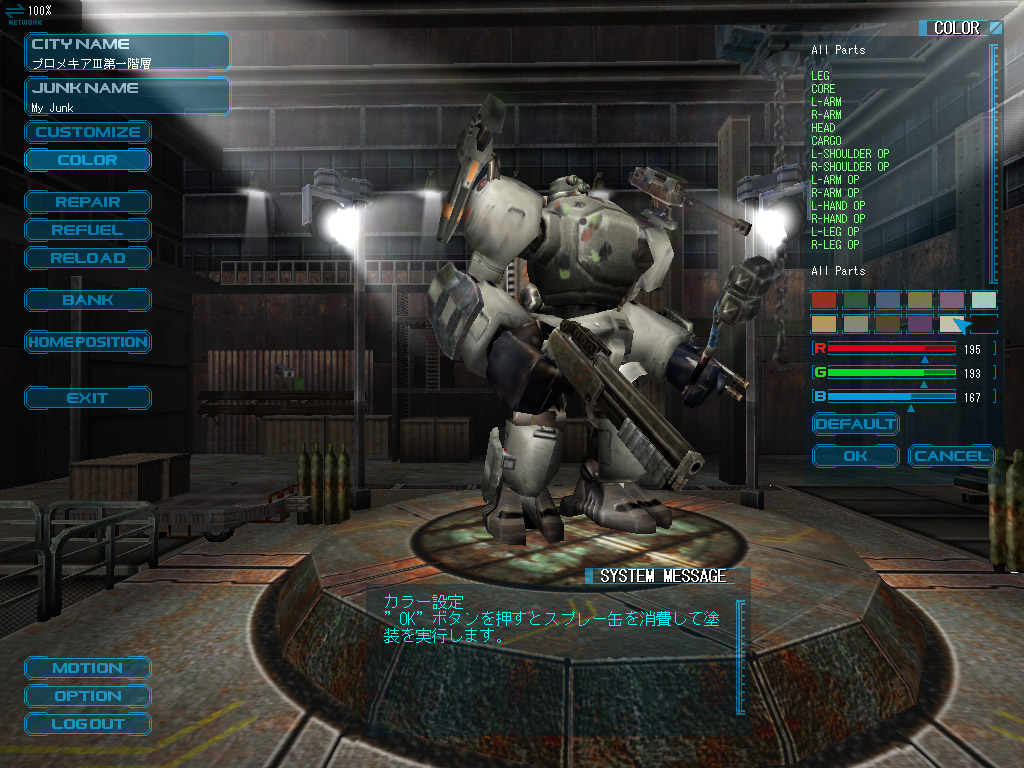Open the BANK
This screenshot has height=768, width=1024.
click(88, 300)
